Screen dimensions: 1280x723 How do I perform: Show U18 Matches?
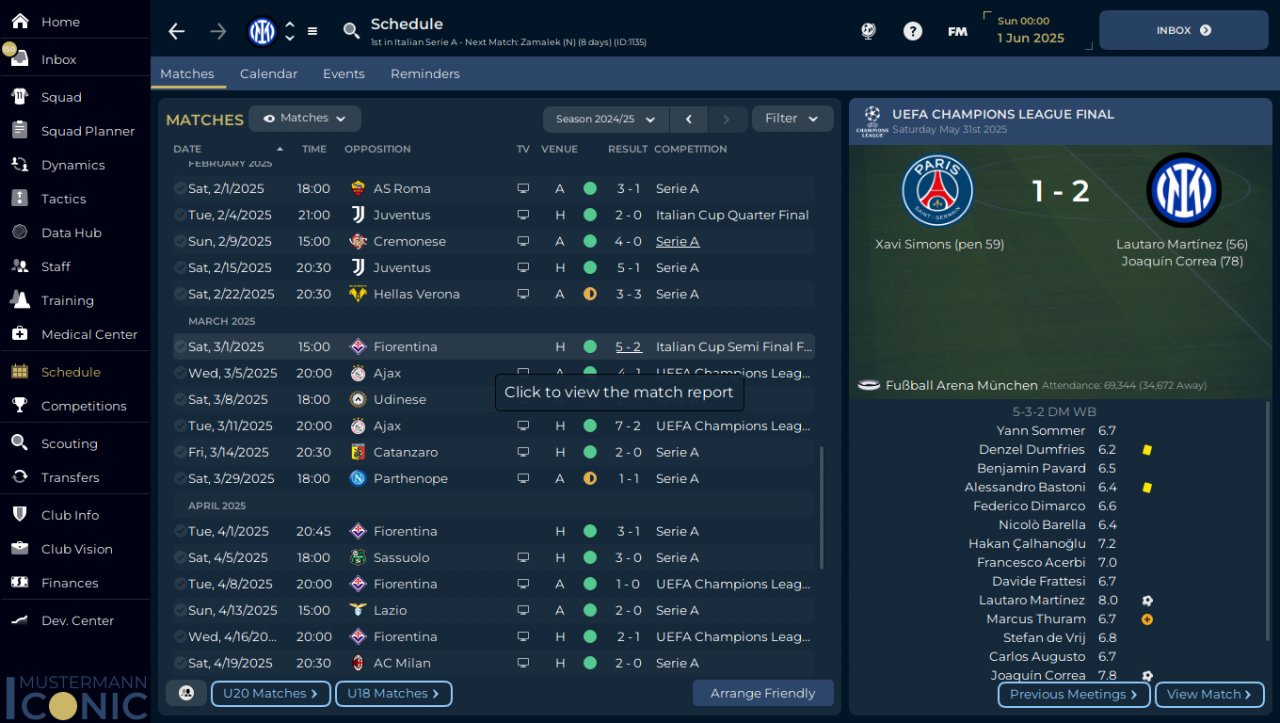pos(393,694)
